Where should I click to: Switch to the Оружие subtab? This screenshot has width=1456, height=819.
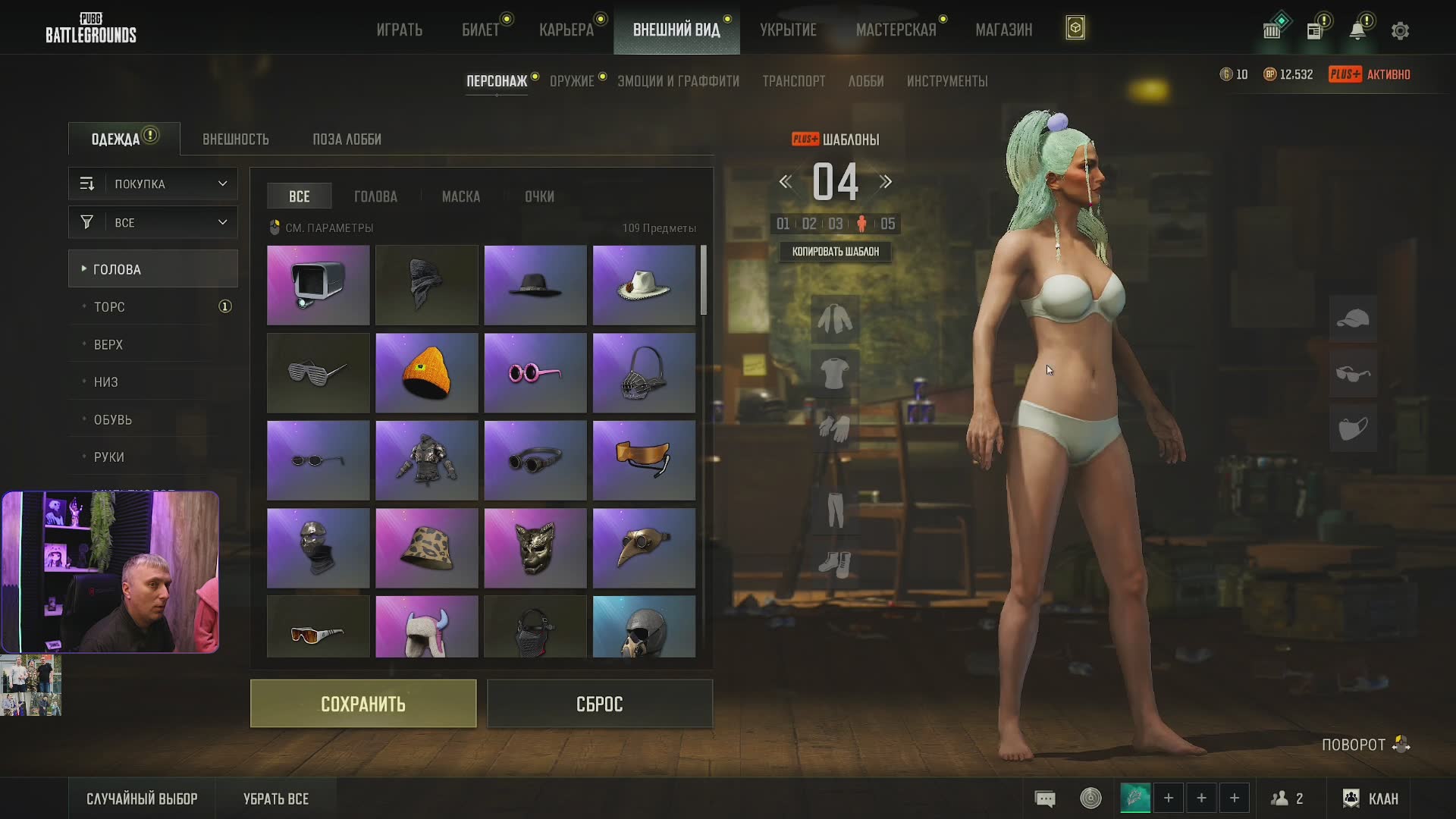(x=572, y=81)
